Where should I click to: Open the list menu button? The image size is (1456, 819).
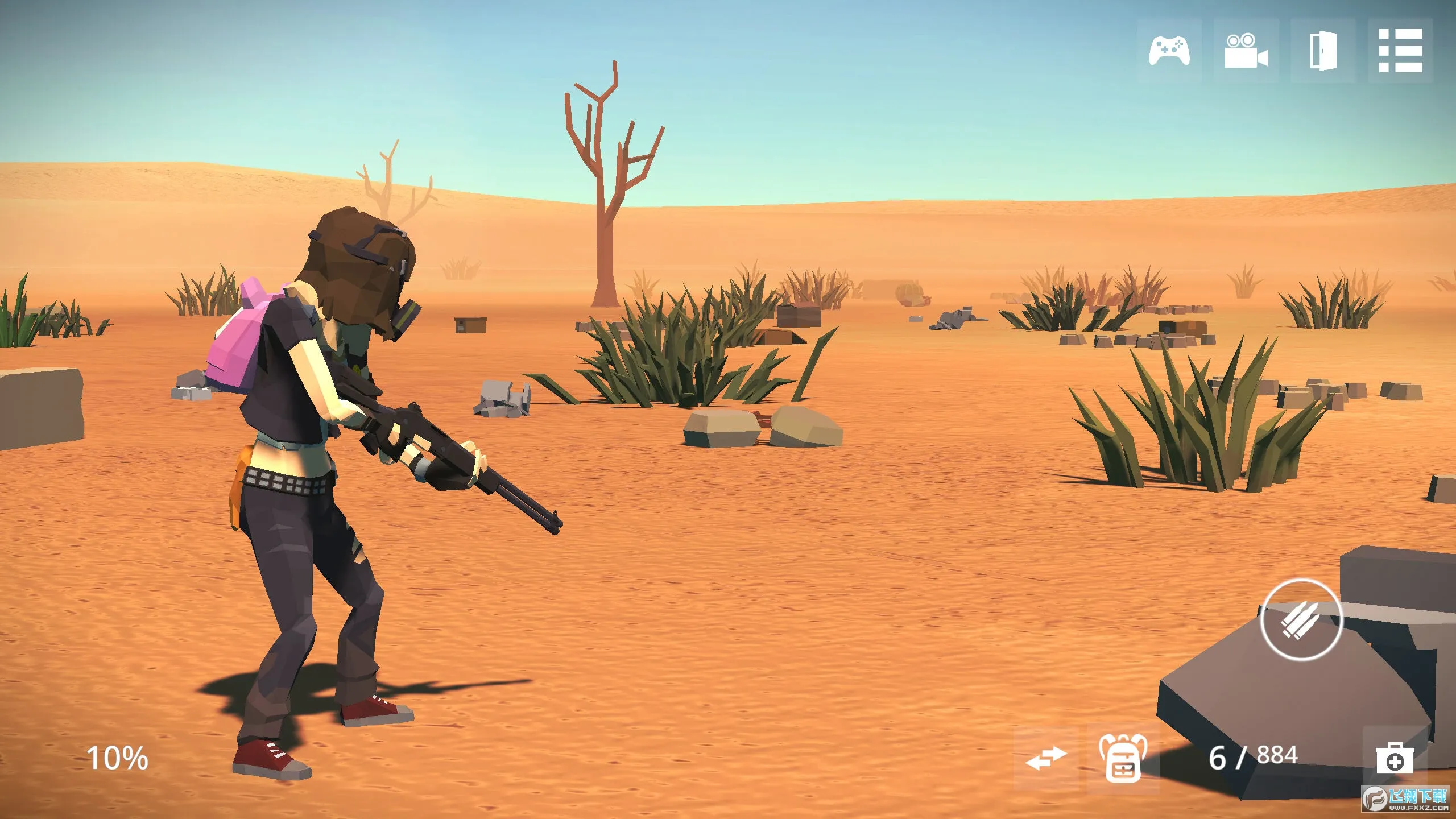[1400, 51]
